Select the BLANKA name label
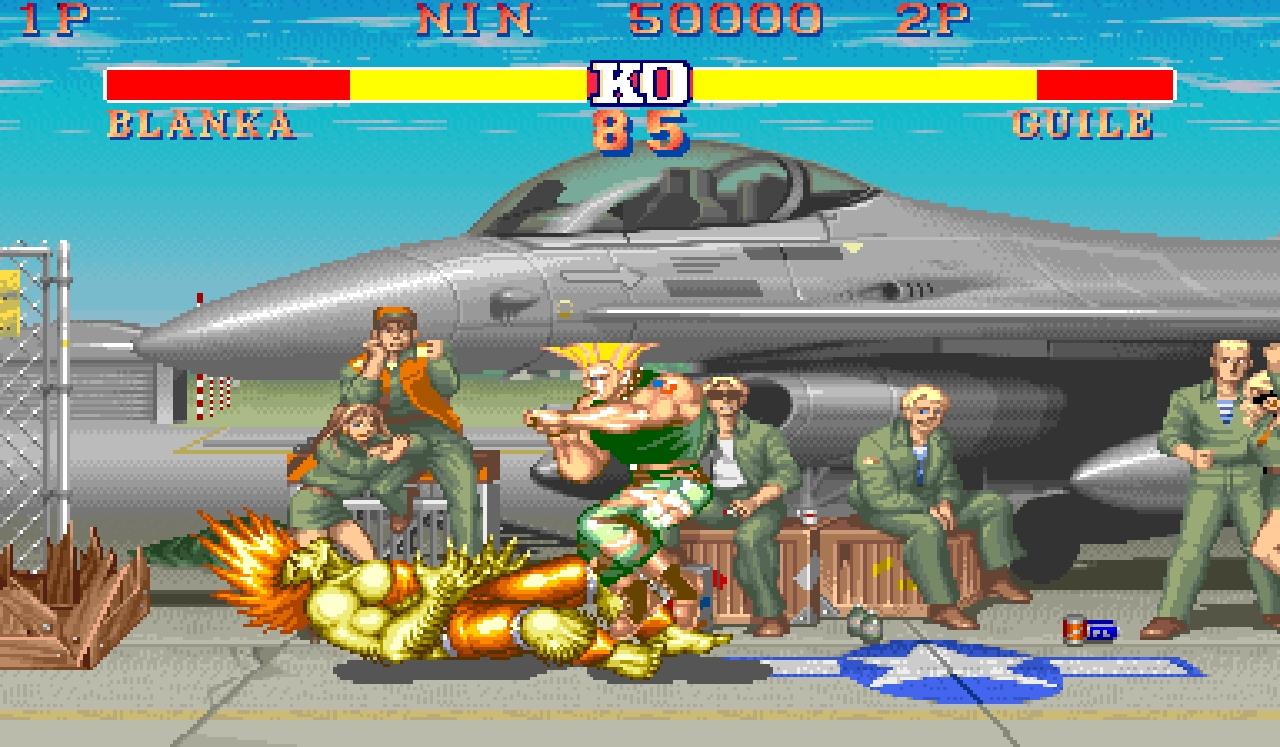Viewport: 1280px width, 747px height. pyautogui.click(x=200, y=124)
